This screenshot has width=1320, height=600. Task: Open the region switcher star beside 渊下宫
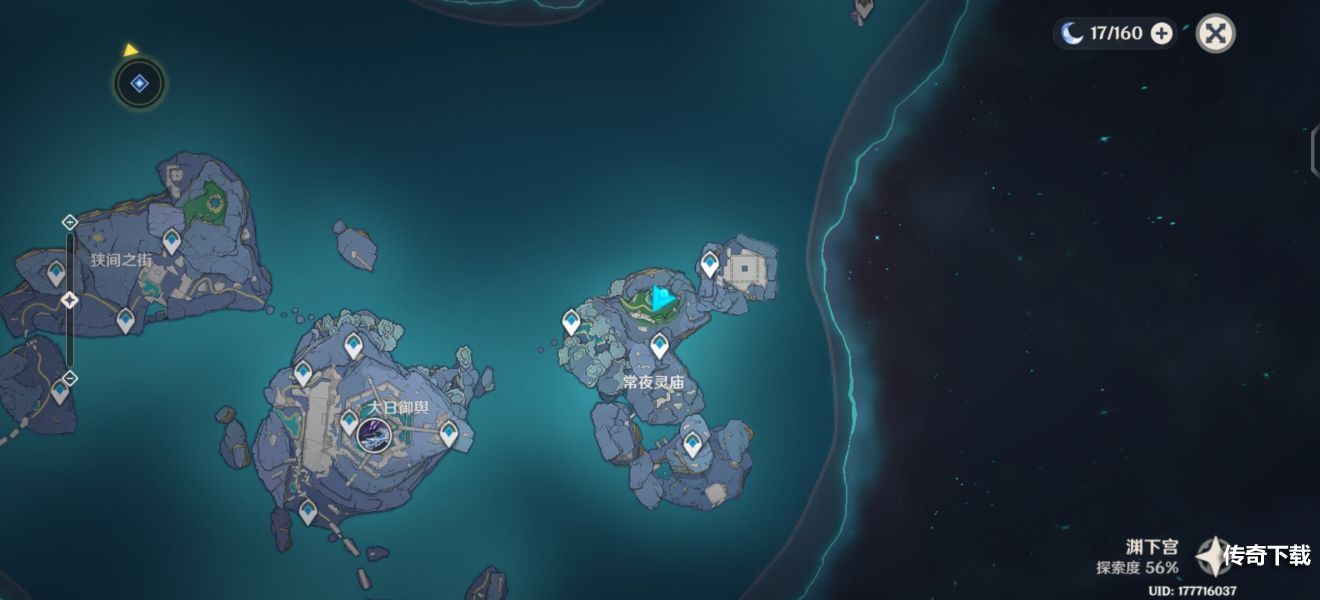tap(1213, 556)
